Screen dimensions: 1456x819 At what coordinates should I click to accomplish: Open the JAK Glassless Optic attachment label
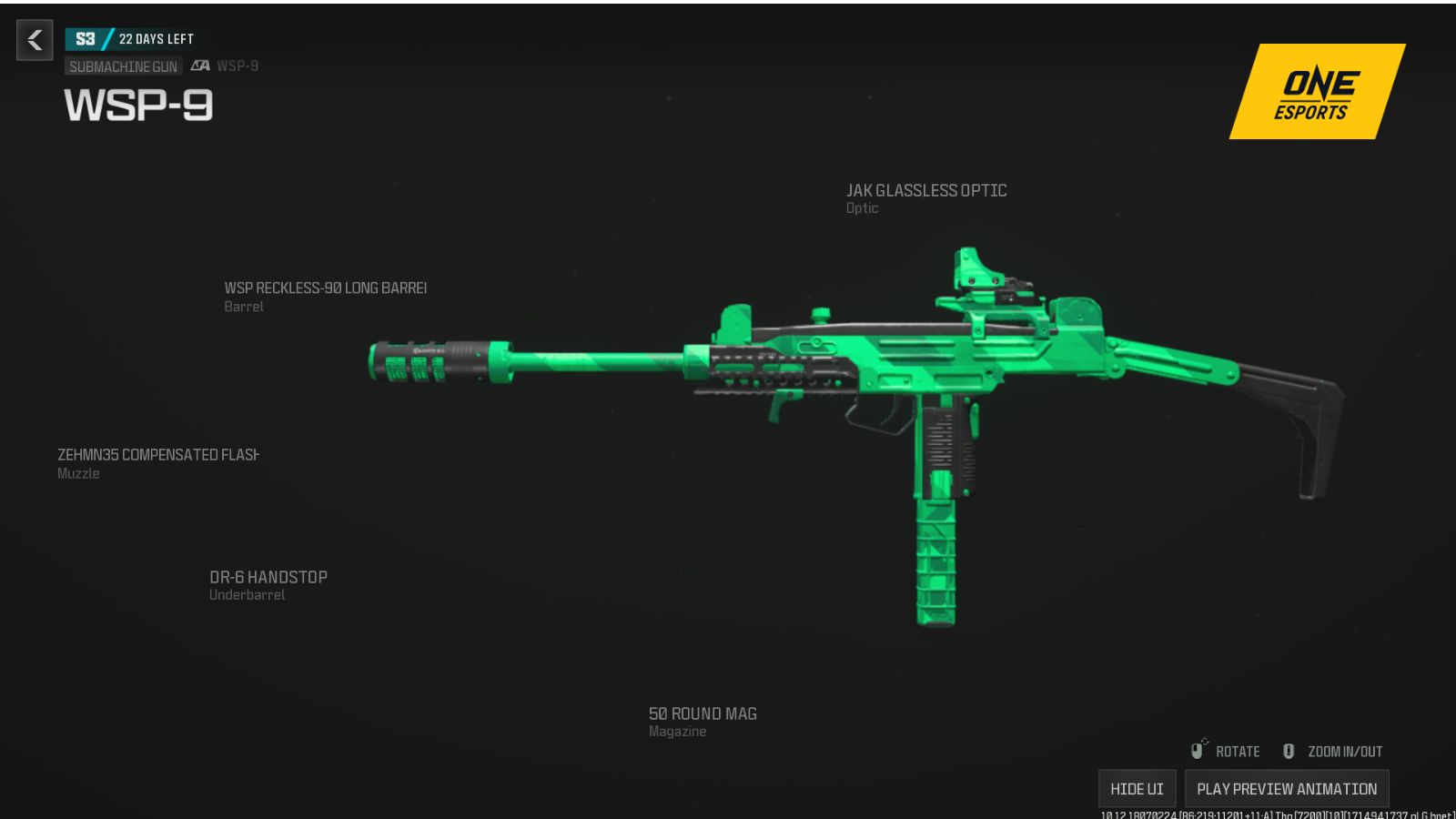click(x=925, y=191)
